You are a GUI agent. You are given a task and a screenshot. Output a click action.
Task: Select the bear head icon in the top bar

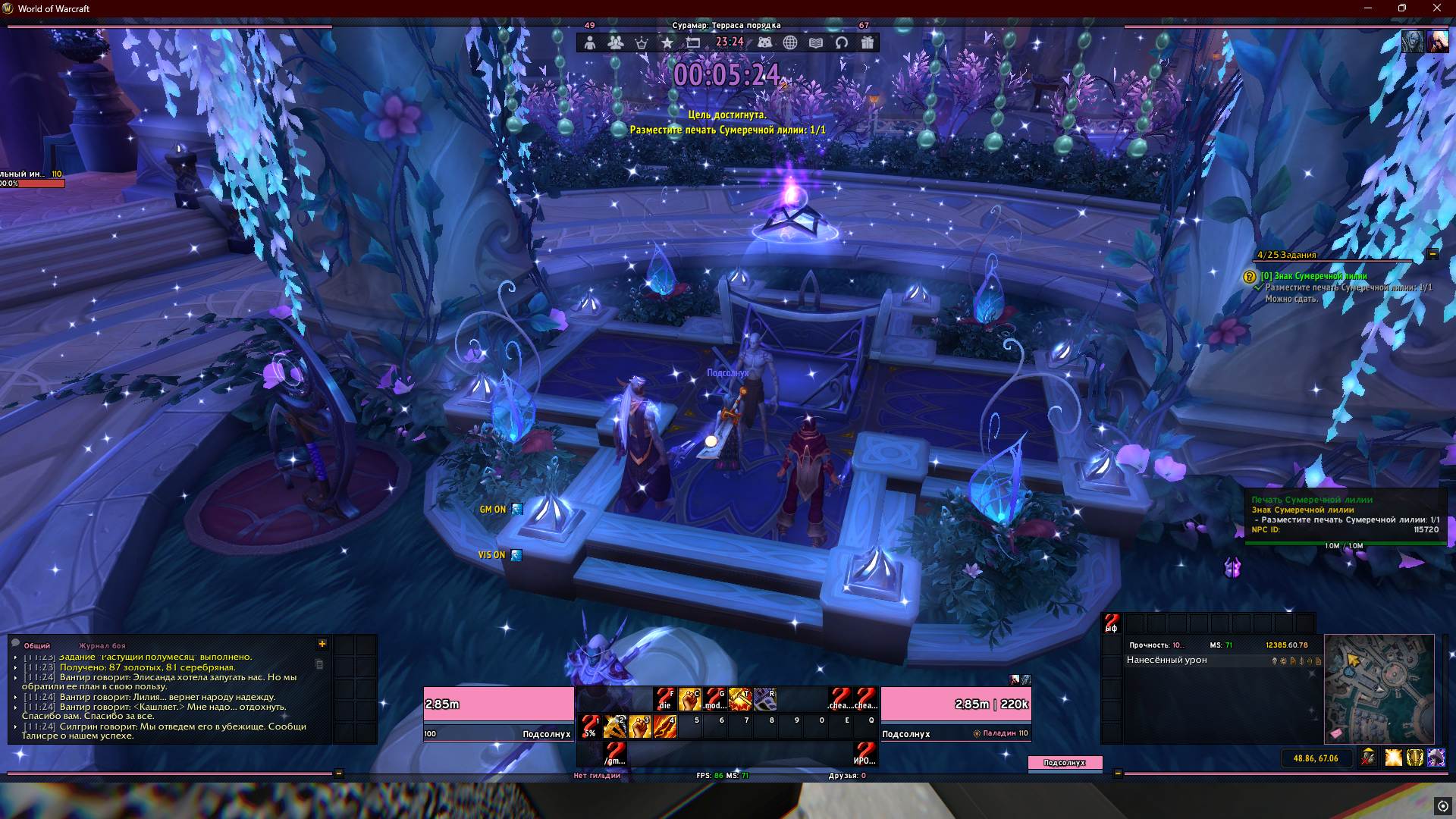tap(764, 42)
